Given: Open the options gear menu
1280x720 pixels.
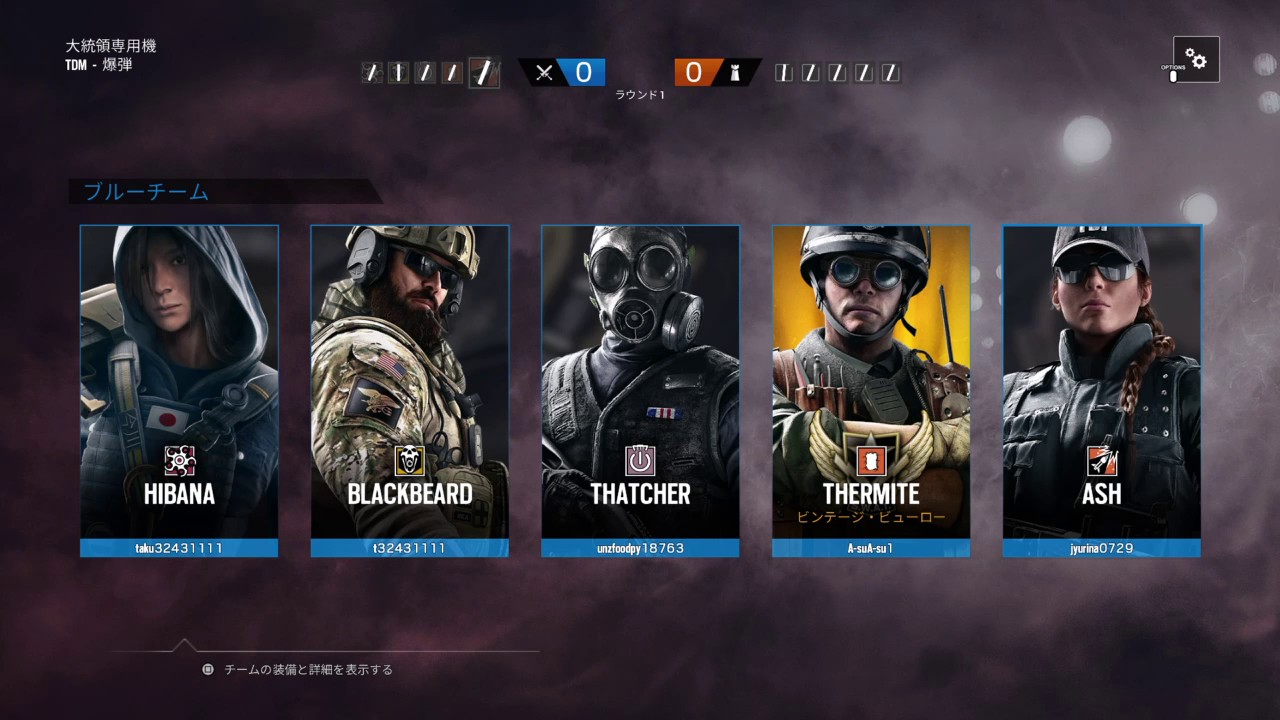Looking at the screenshot, I should click(x=1196, y=60).
